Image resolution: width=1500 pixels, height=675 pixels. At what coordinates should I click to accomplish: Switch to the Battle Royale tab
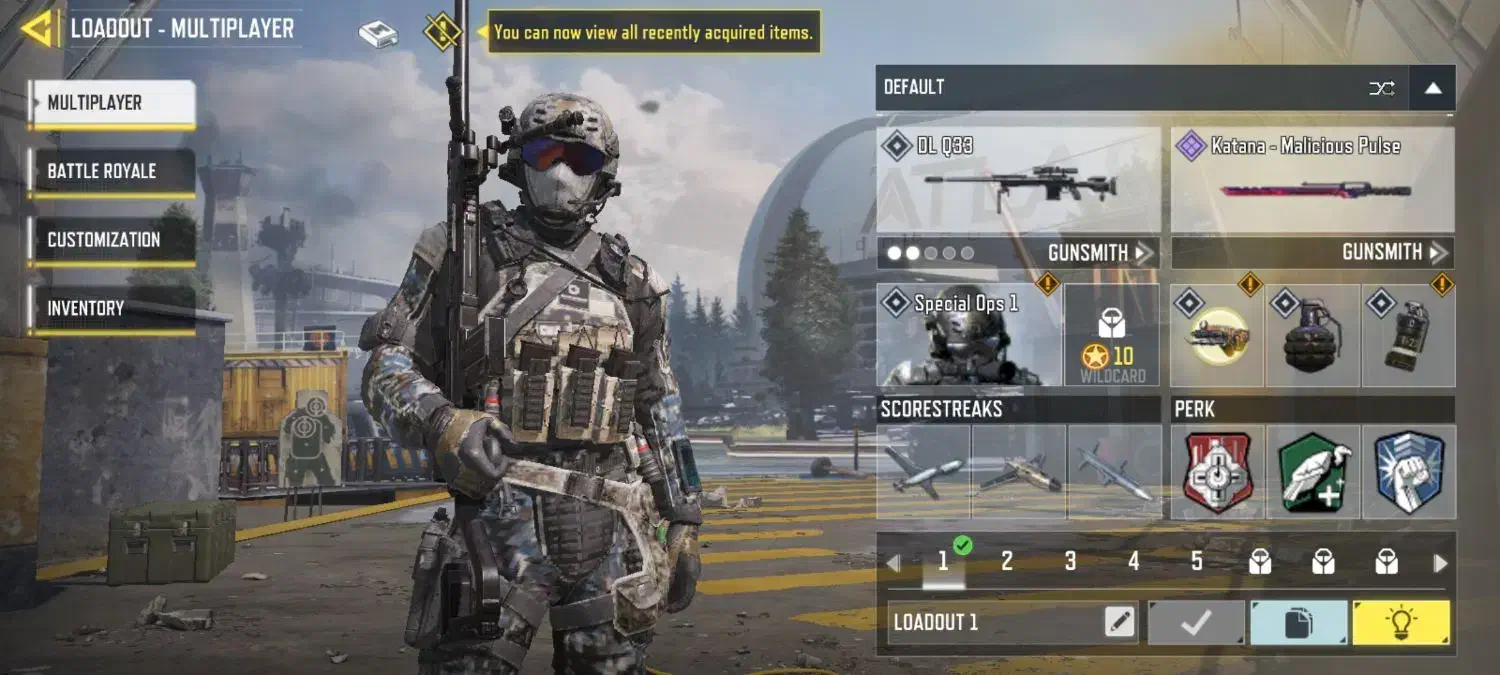[x=111, y=171]
